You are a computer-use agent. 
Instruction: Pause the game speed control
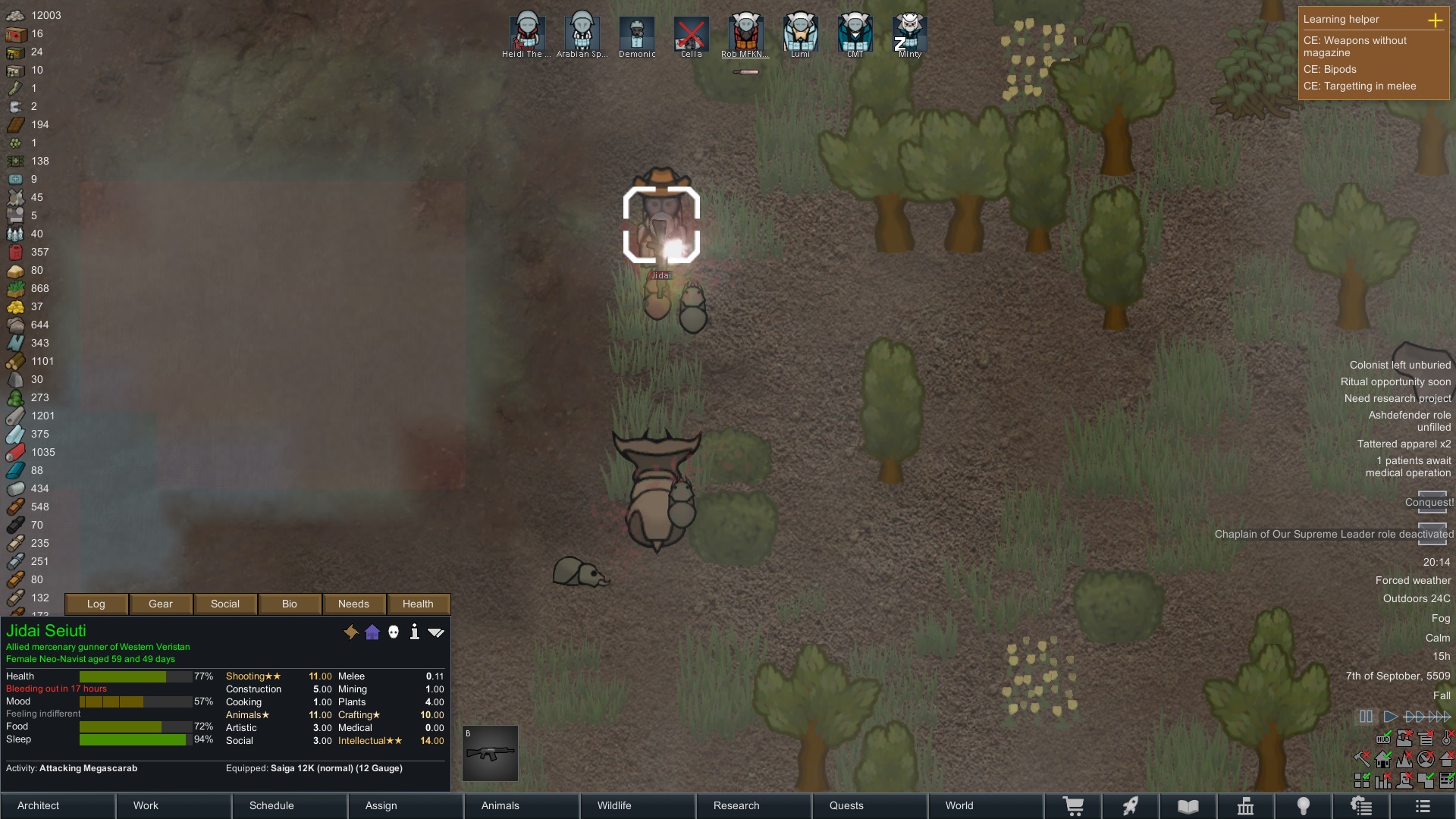pyautogui.click(x=1366, y=716)
